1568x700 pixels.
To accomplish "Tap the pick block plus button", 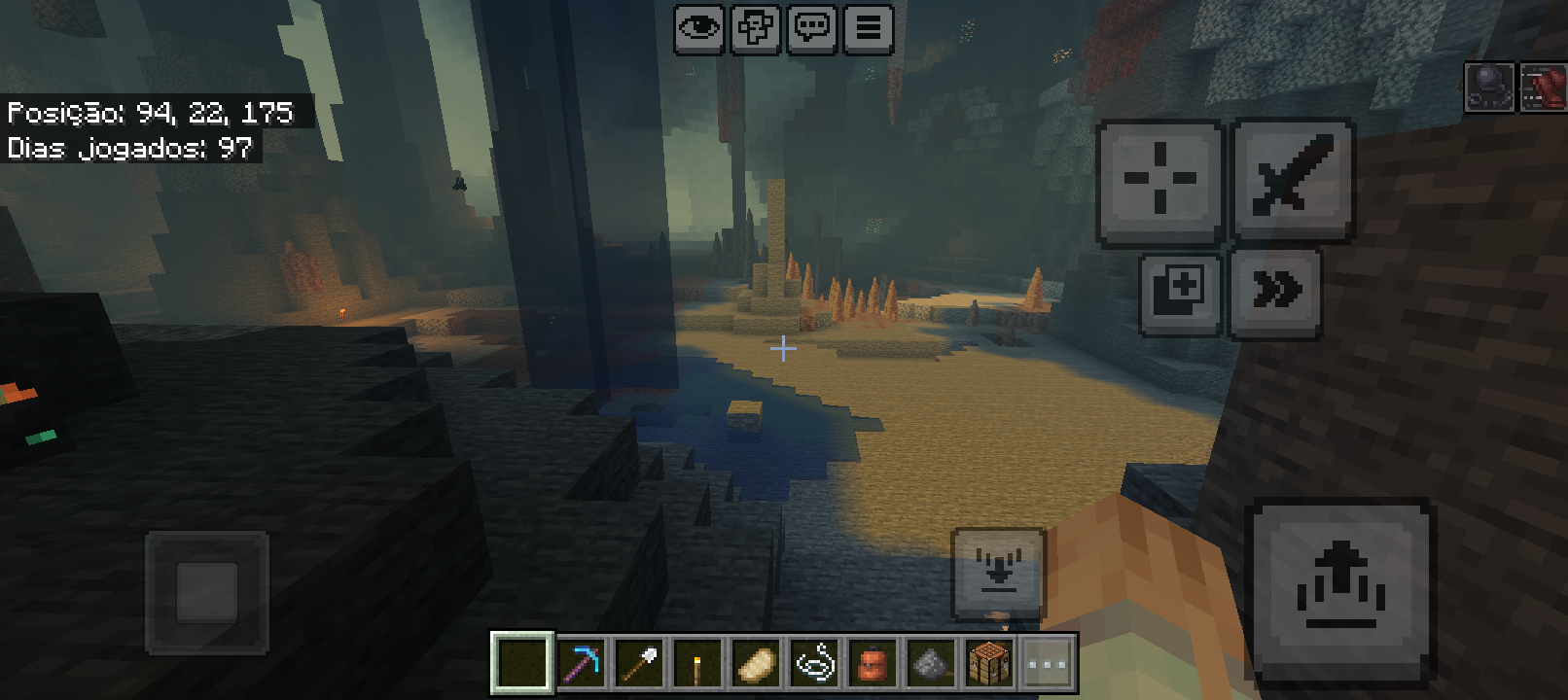I will [x=1180, y=293].
